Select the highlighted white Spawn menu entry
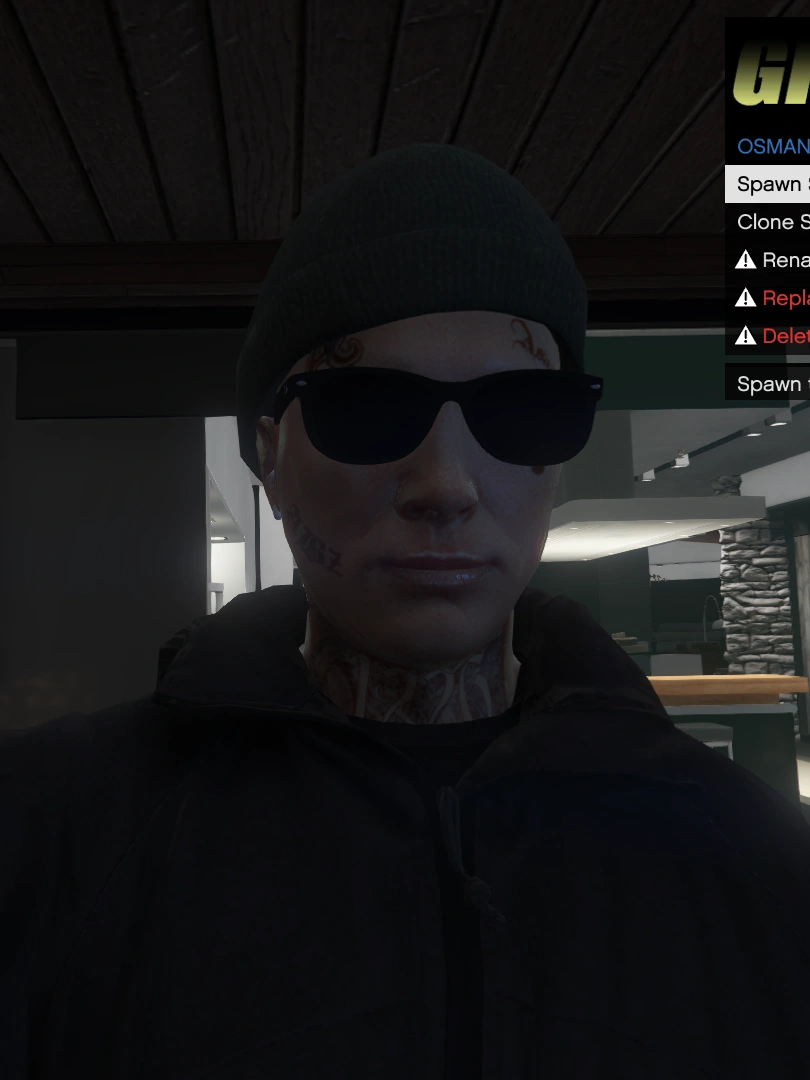 pos(768,184)
